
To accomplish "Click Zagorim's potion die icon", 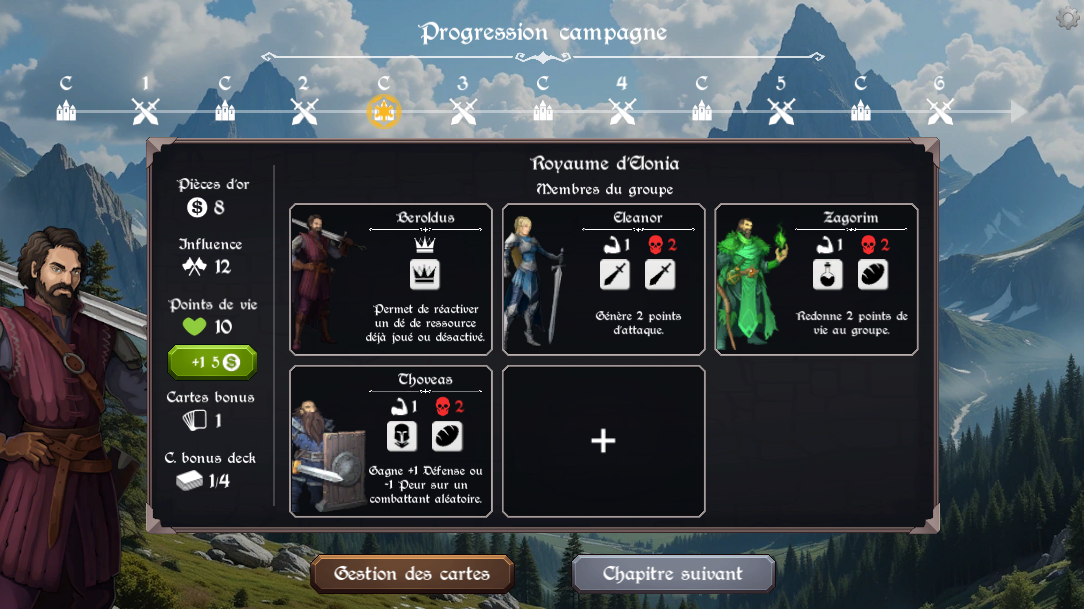I will click(x=827, y=274).
